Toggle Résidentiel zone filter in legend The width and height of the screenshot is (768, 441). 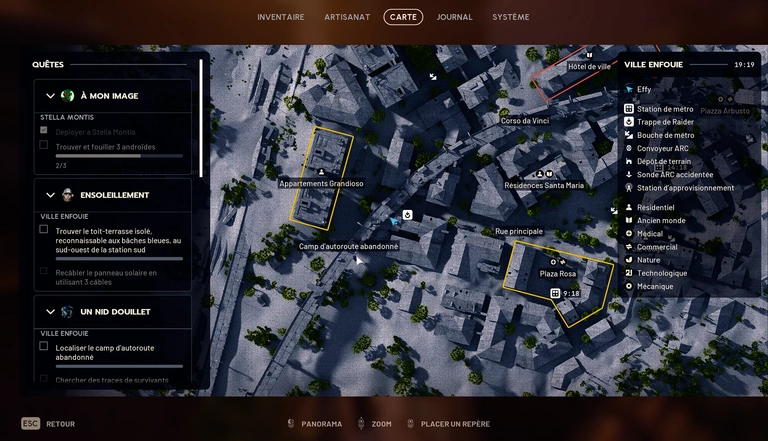pos(655,208)
